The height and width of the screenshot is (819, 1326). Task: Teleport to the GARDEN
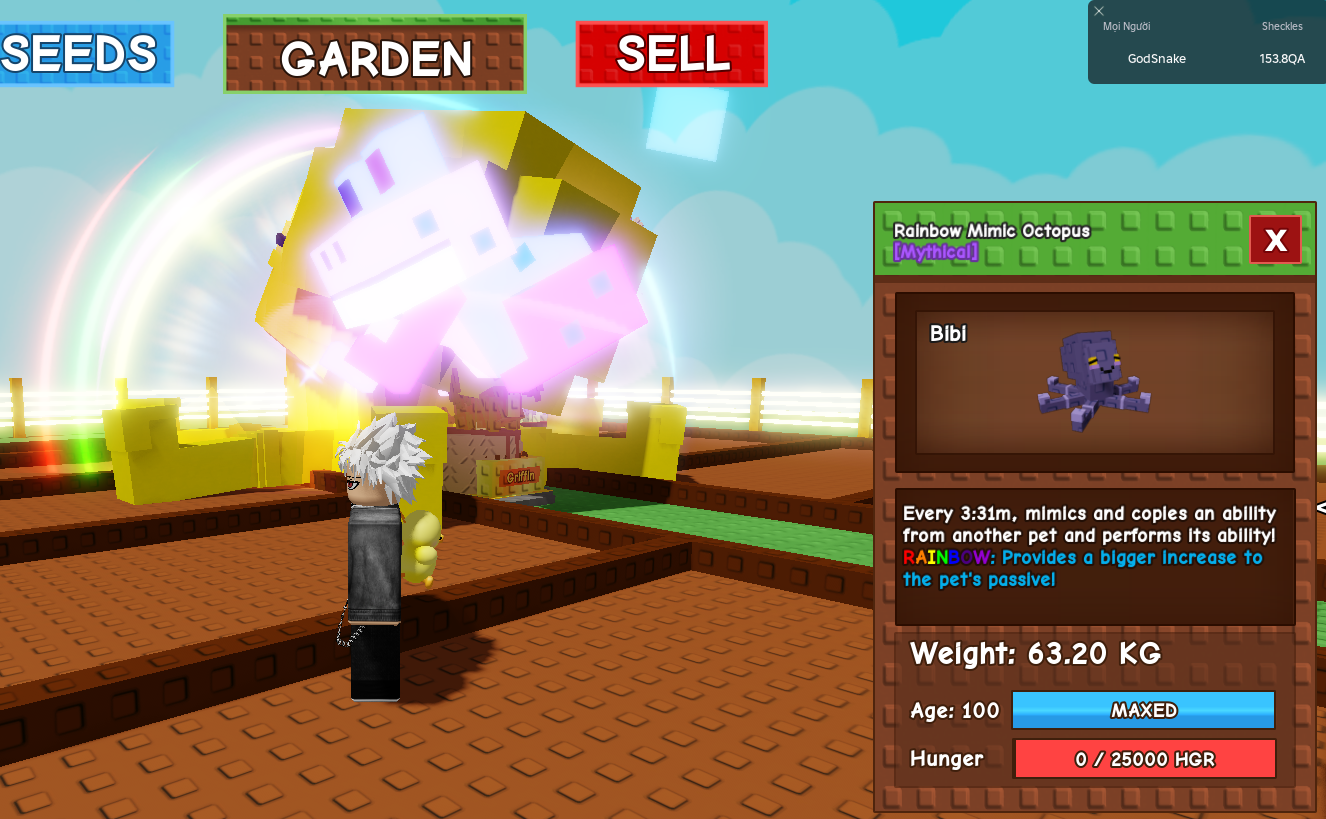coord(375,56)
